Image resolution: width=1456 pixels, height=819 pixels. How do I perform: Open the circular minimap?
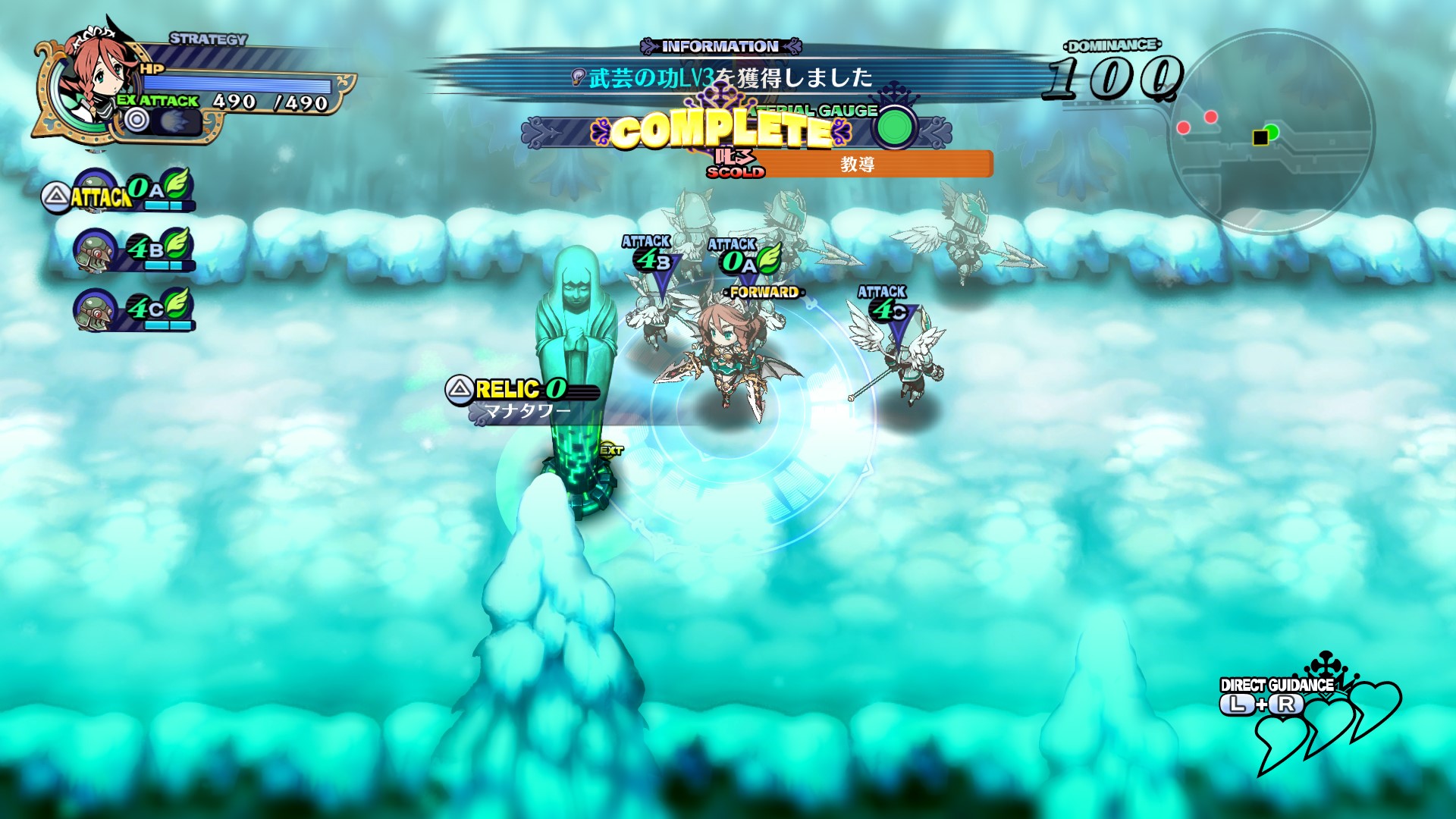click(x=1271, y=132)
